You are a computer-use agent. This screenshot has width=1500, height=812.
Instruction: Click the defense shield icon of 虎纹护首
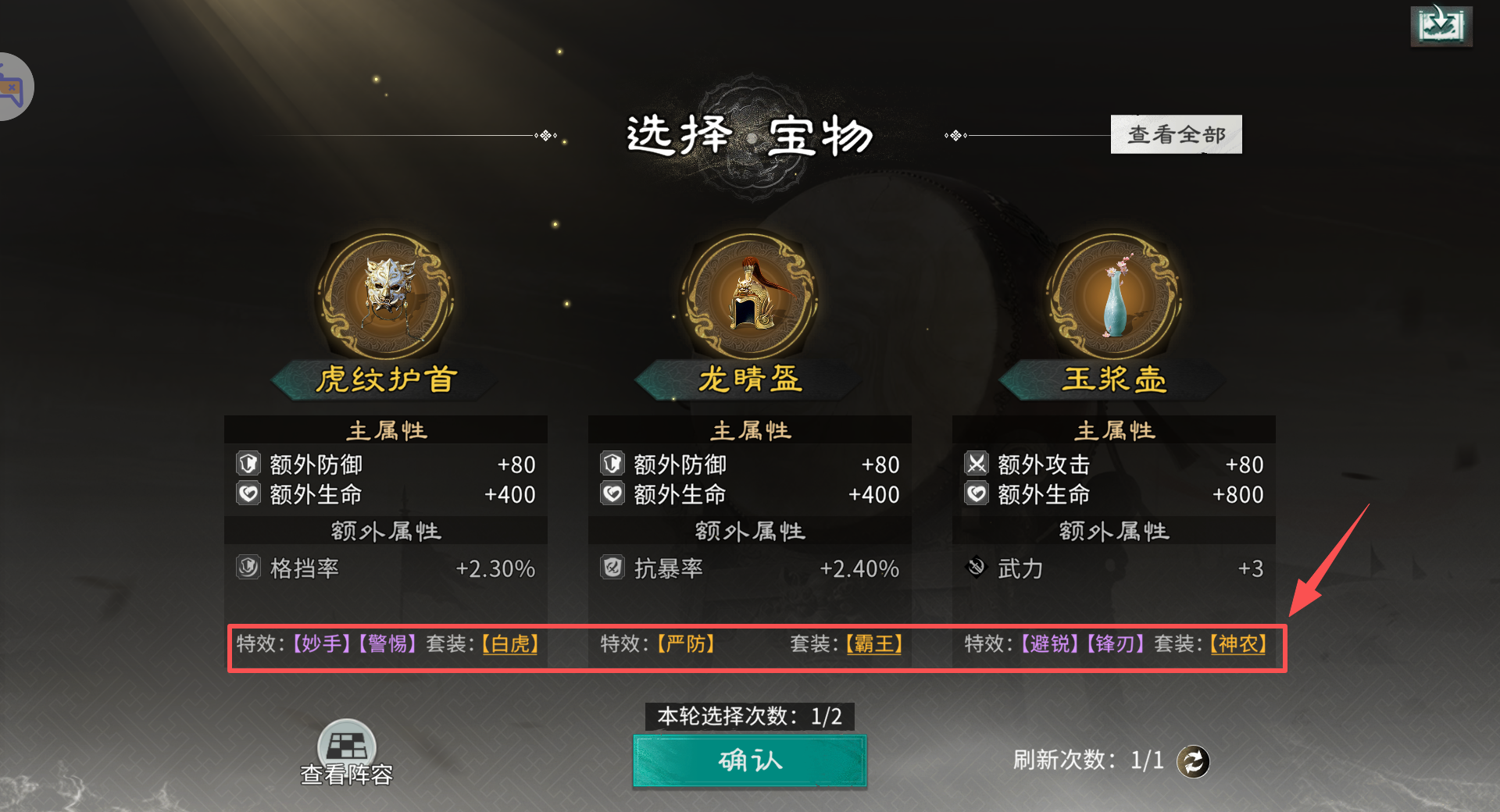click(248, 464)
